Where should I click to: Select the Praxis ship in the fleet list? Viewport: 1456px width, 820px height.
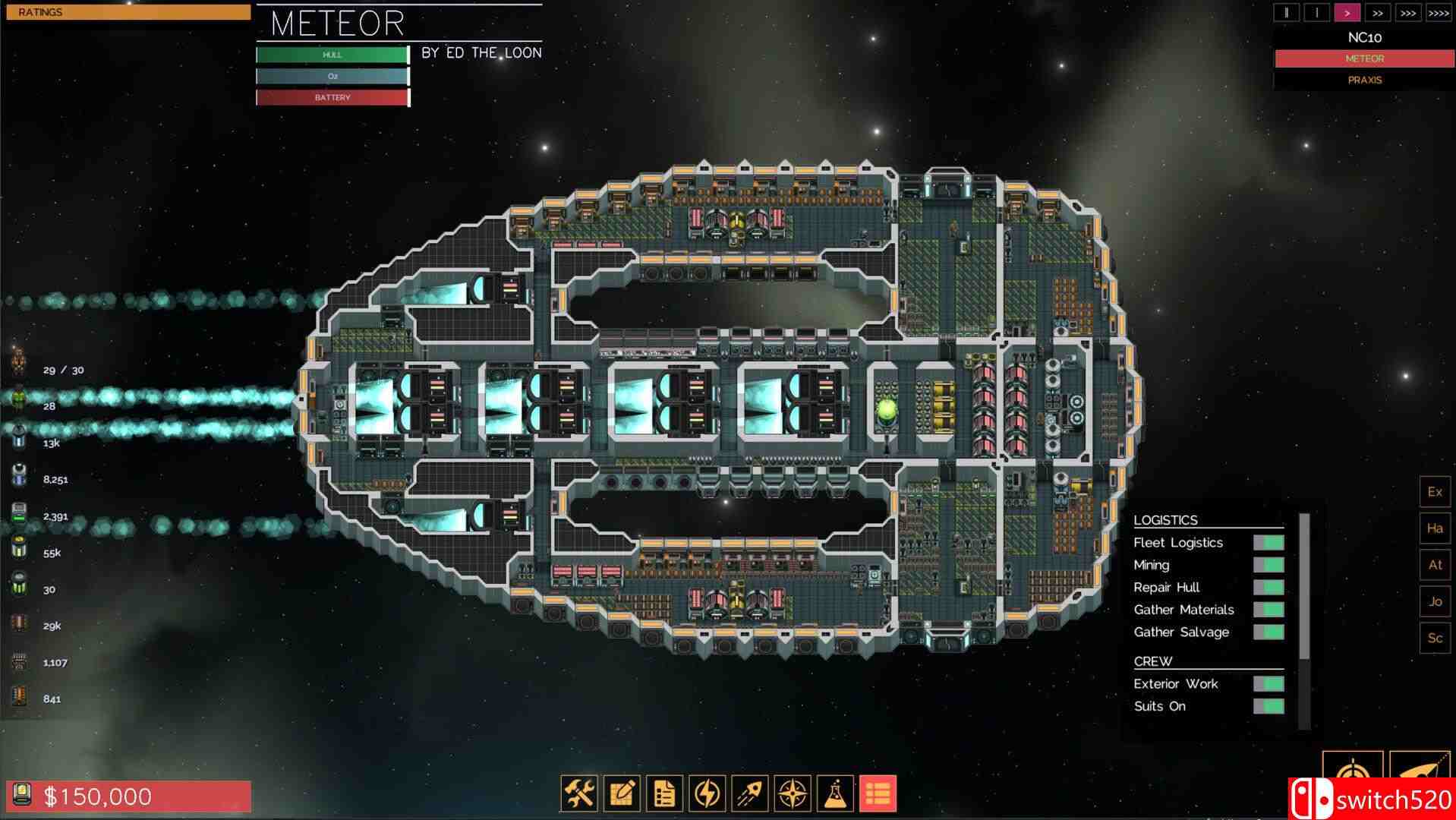1364,80
